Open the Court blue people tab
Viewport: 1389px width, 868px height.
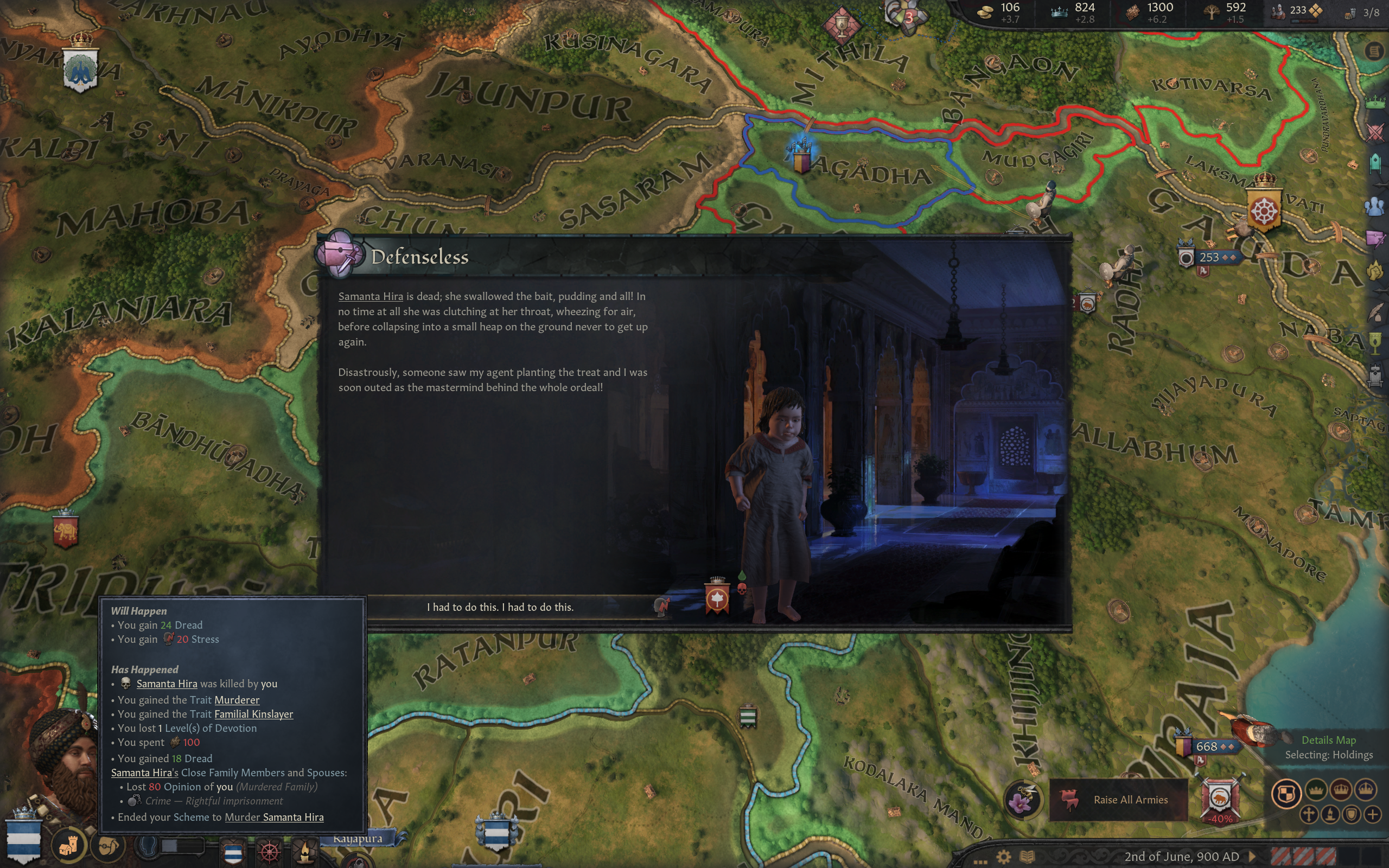(x=1375, y=207)
